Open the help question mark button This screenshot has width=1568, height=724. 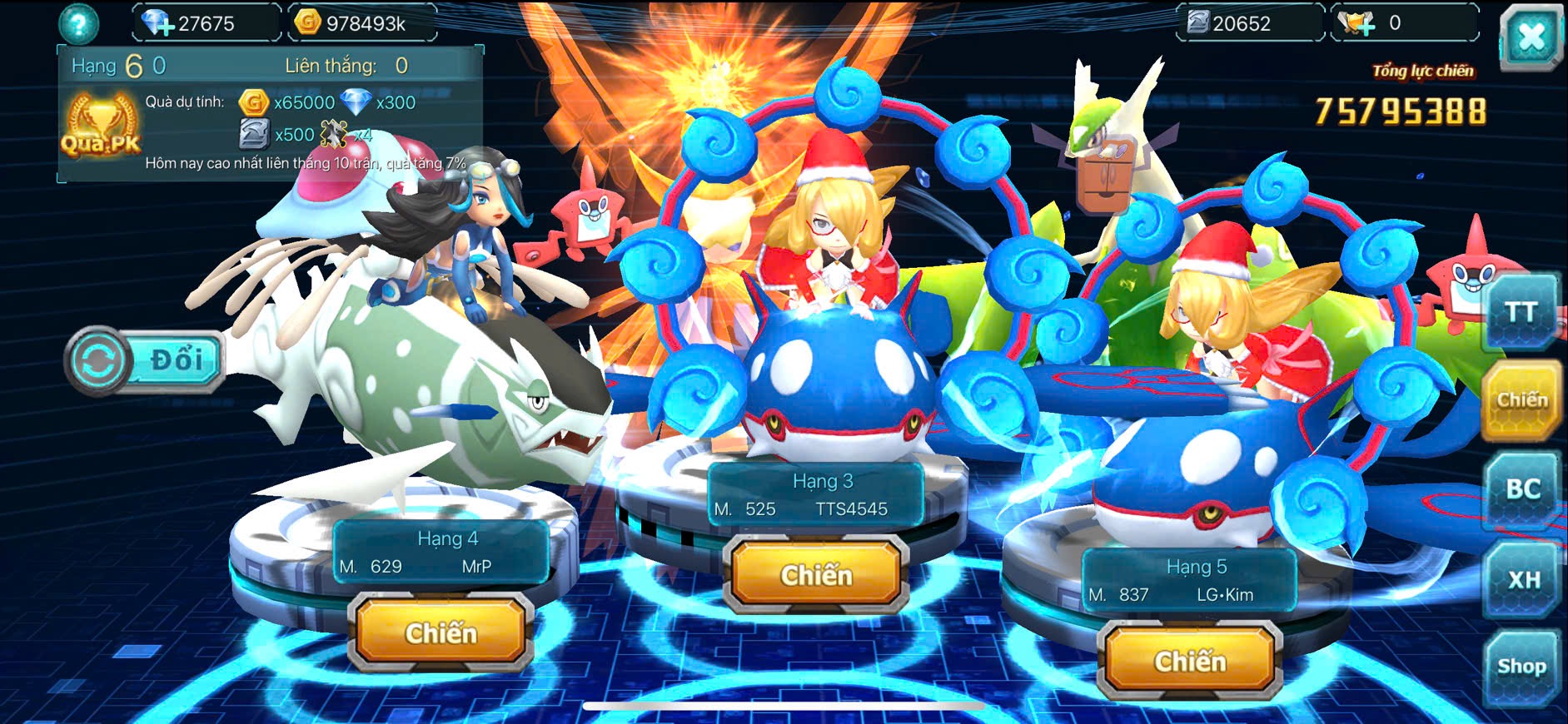pos(78,23)
